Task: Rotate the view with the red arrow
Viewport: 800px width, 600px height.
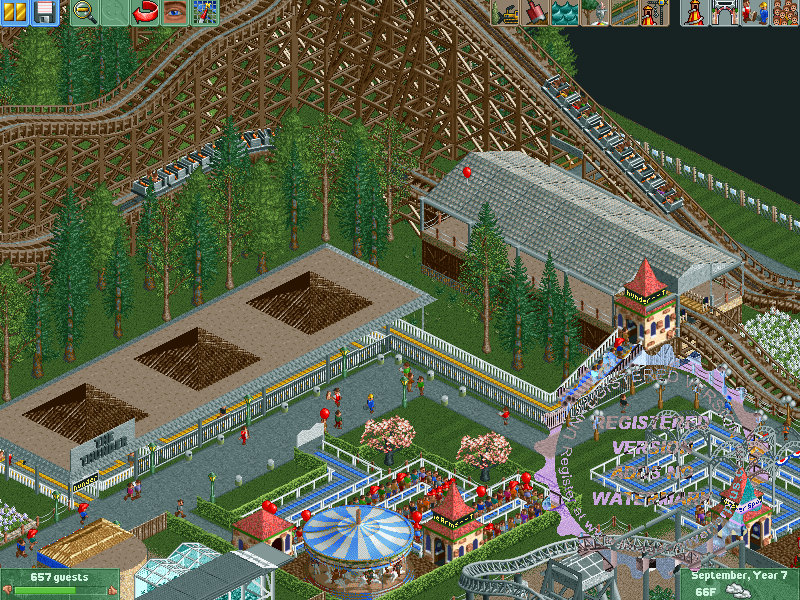Action: click(146, 13)
